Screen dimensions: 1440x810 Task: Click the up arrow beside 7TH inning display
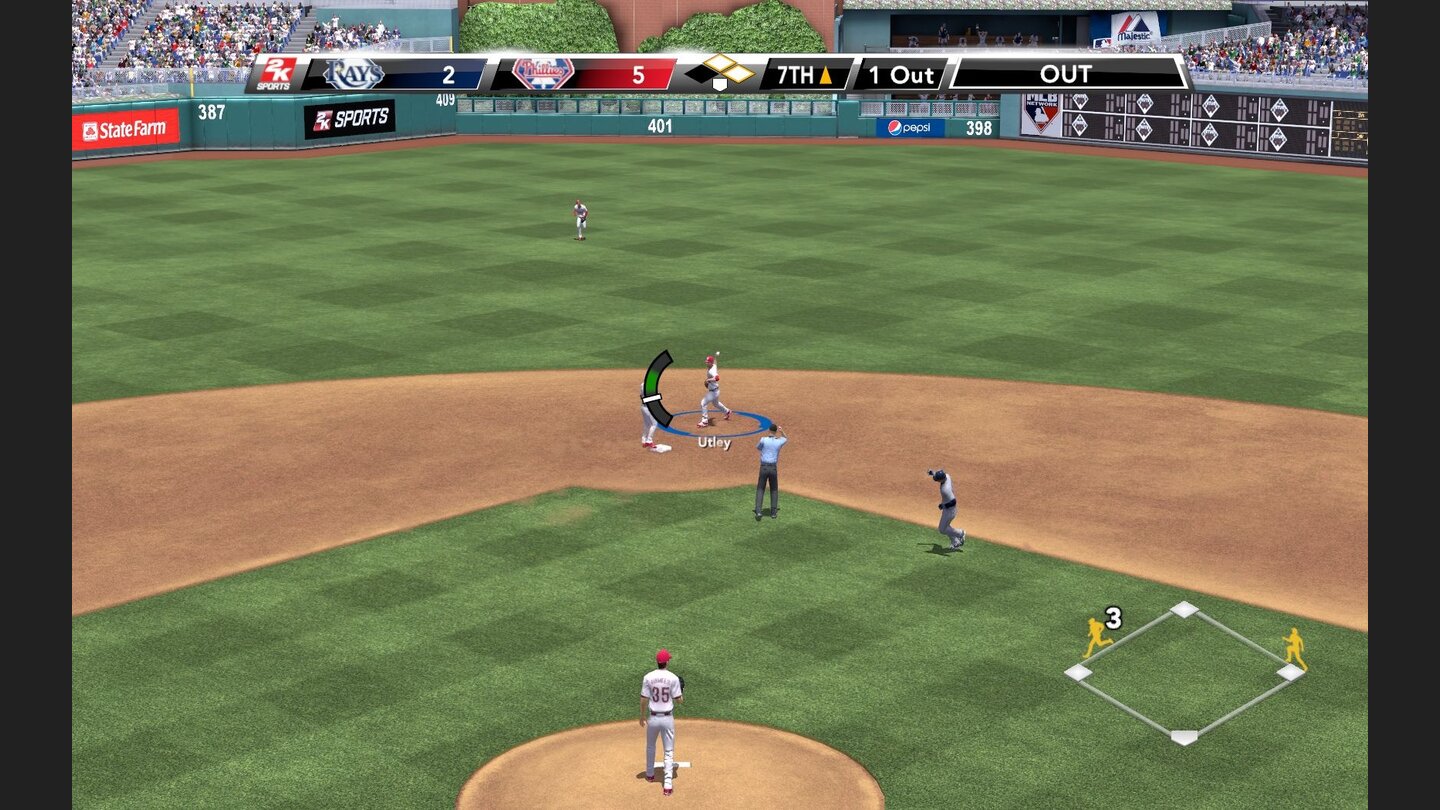pyautogui.click(x=828, y=74)
